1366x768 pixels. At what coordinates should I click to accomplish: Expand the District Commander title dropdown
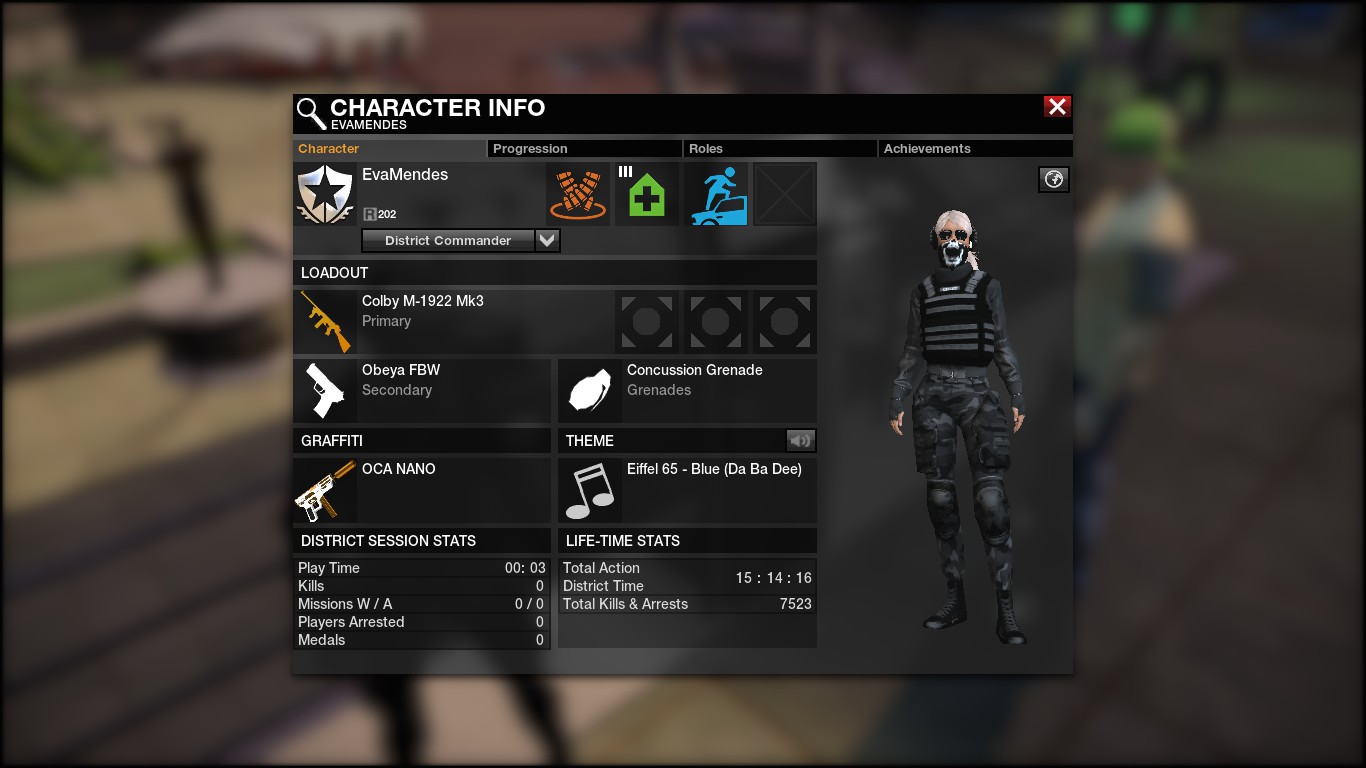point(547,240)
